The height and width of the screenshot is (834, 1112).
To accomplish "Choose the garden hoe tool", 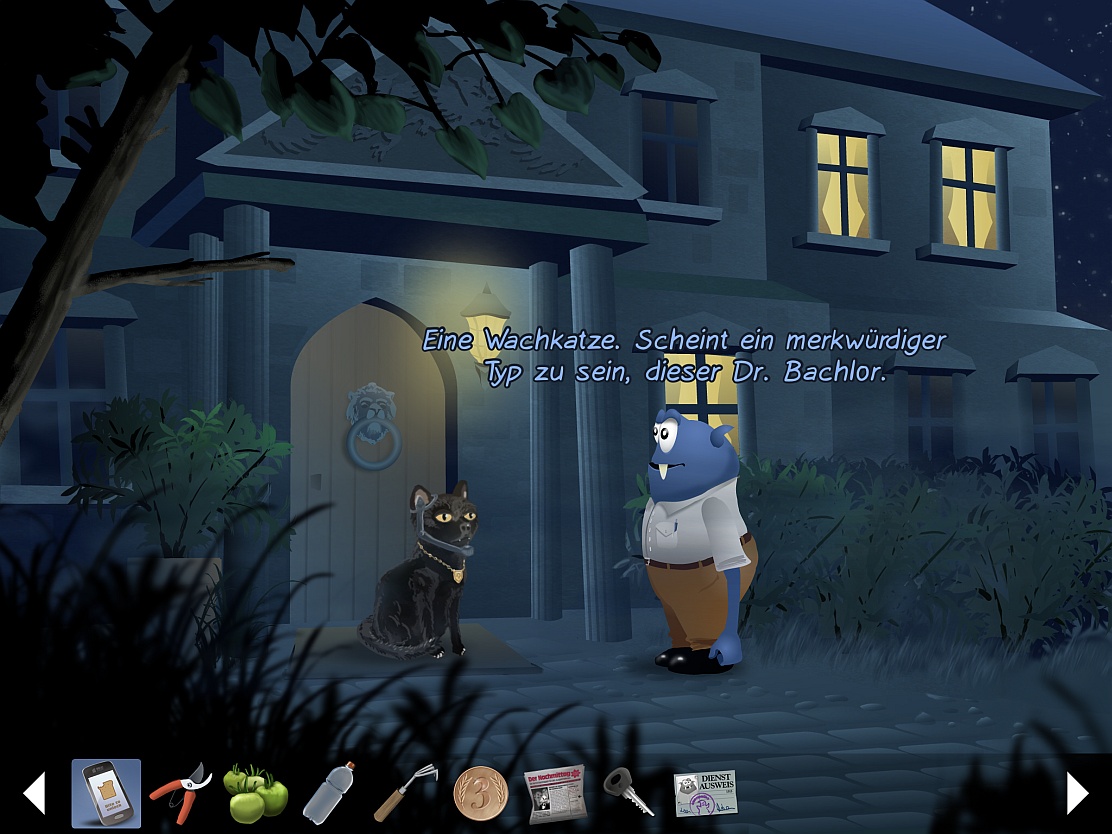I will (402, 794).
